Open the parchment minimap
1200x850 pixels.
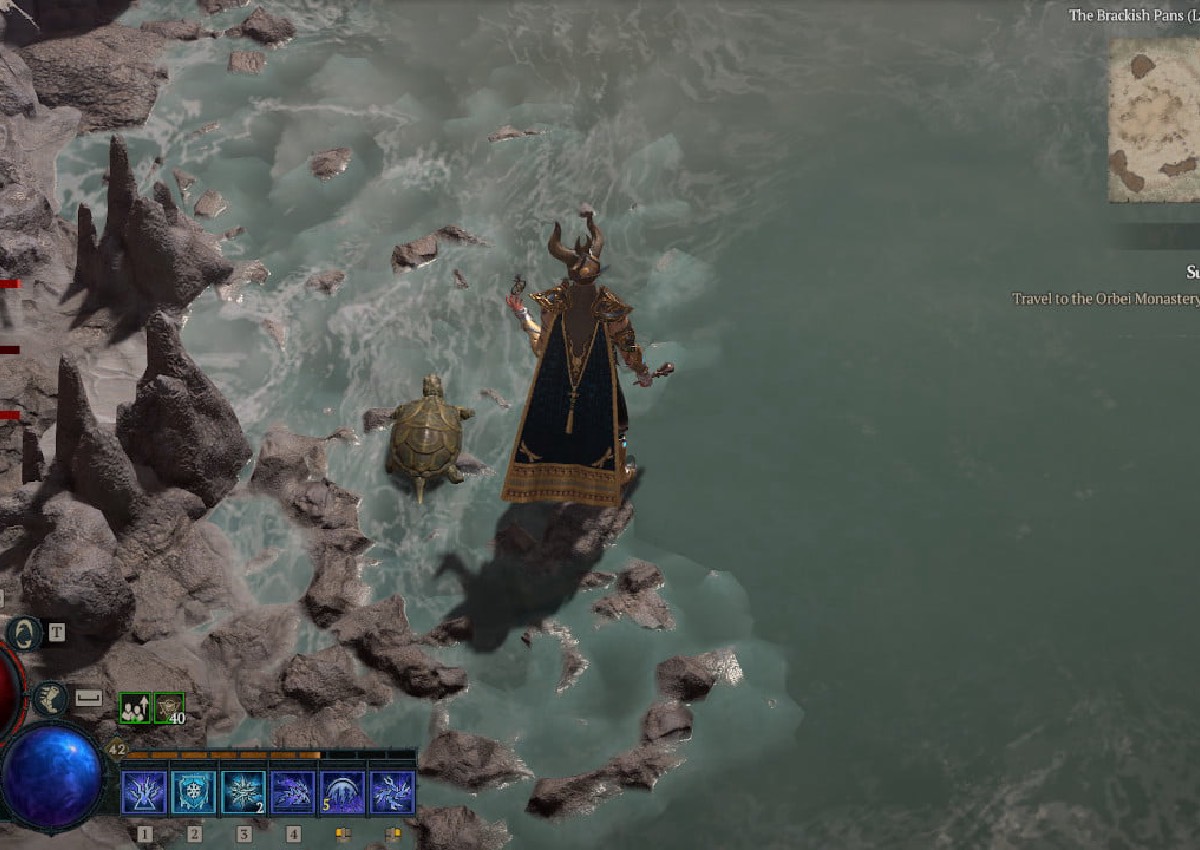[1154, 120]
